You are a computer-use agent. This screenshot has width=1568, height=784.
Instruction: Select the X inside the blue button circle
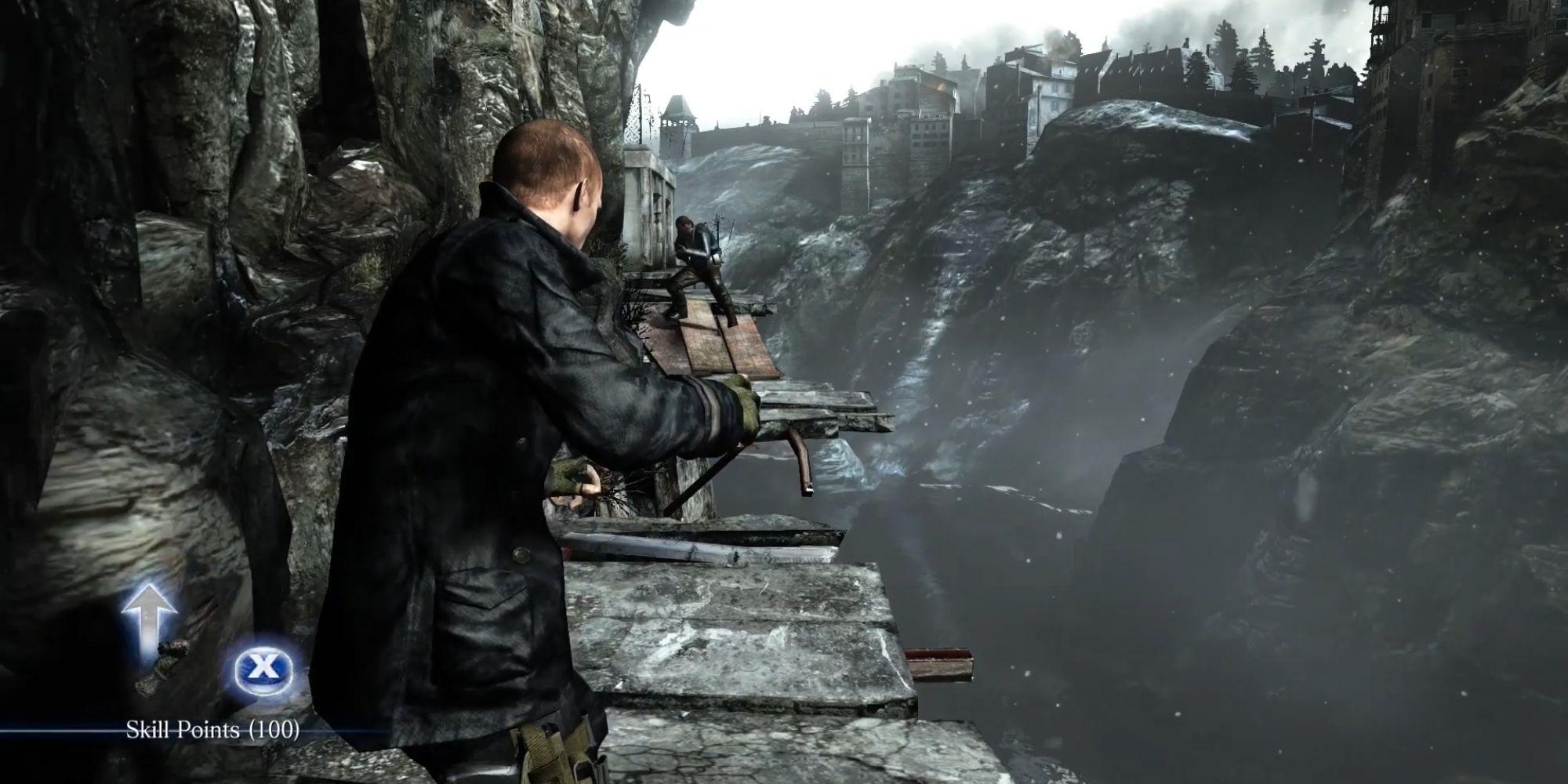click(263, 668)
